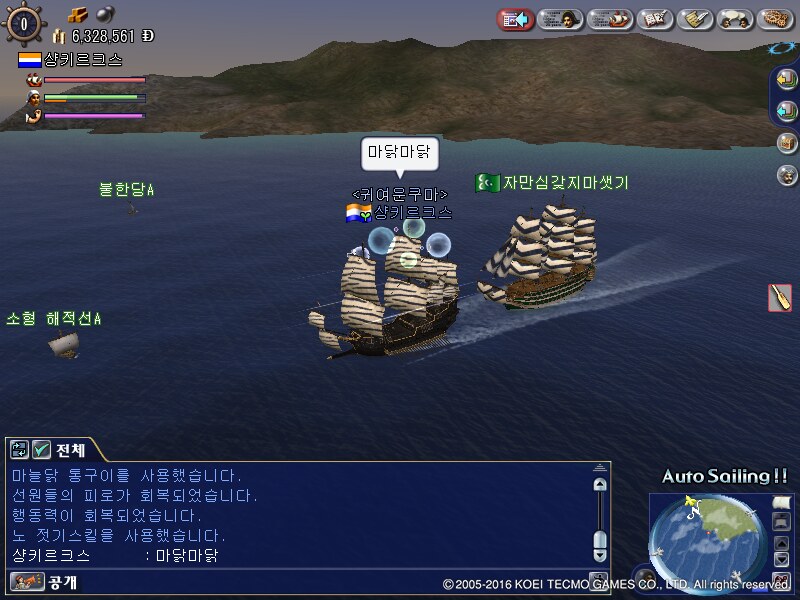Open the ship information menu
The width and height of the screenshot is (800, 600).
tap(609, 18)
